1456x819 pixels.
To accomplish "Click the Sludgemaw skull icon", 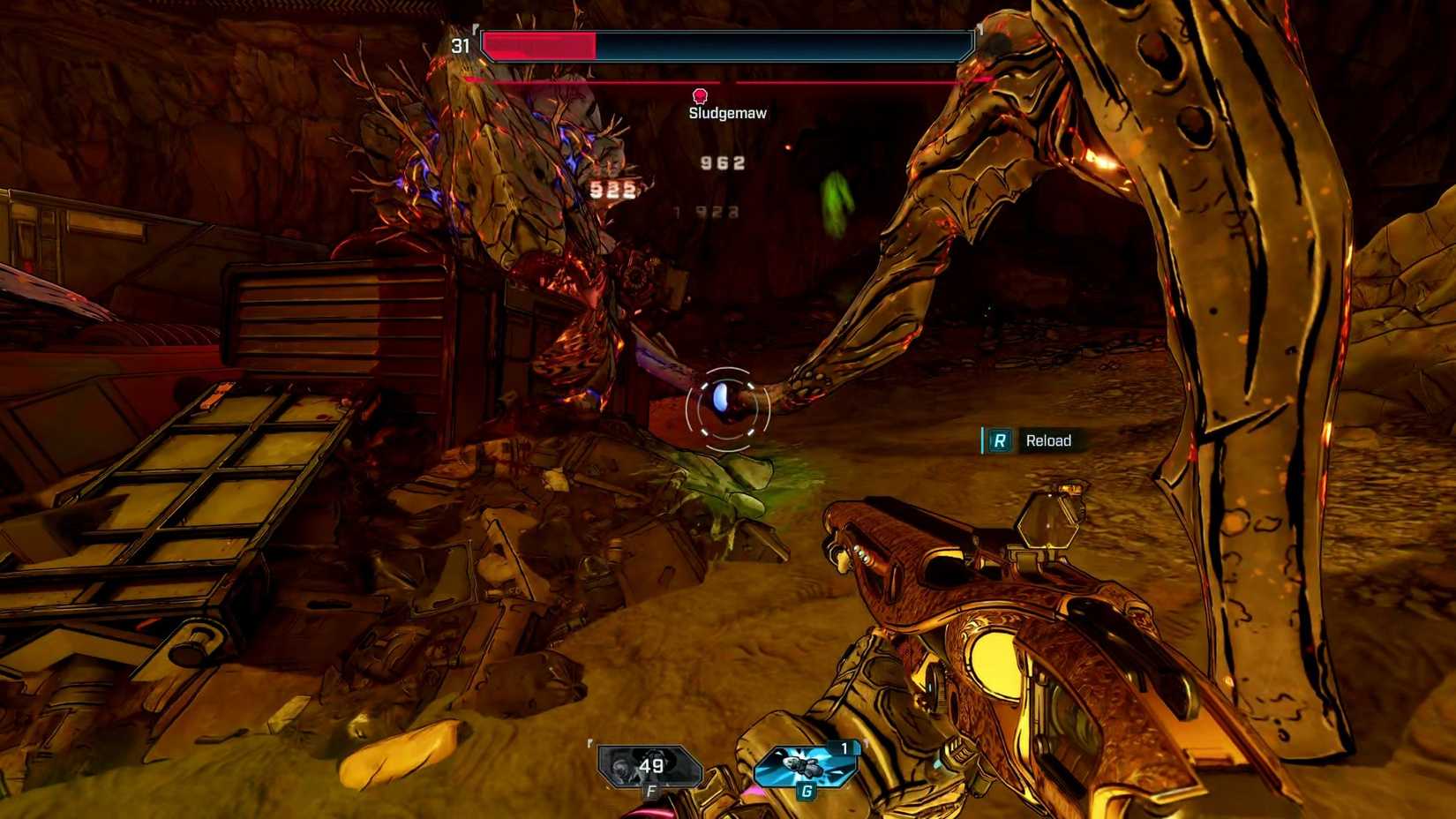I will [x=700, y=94].
